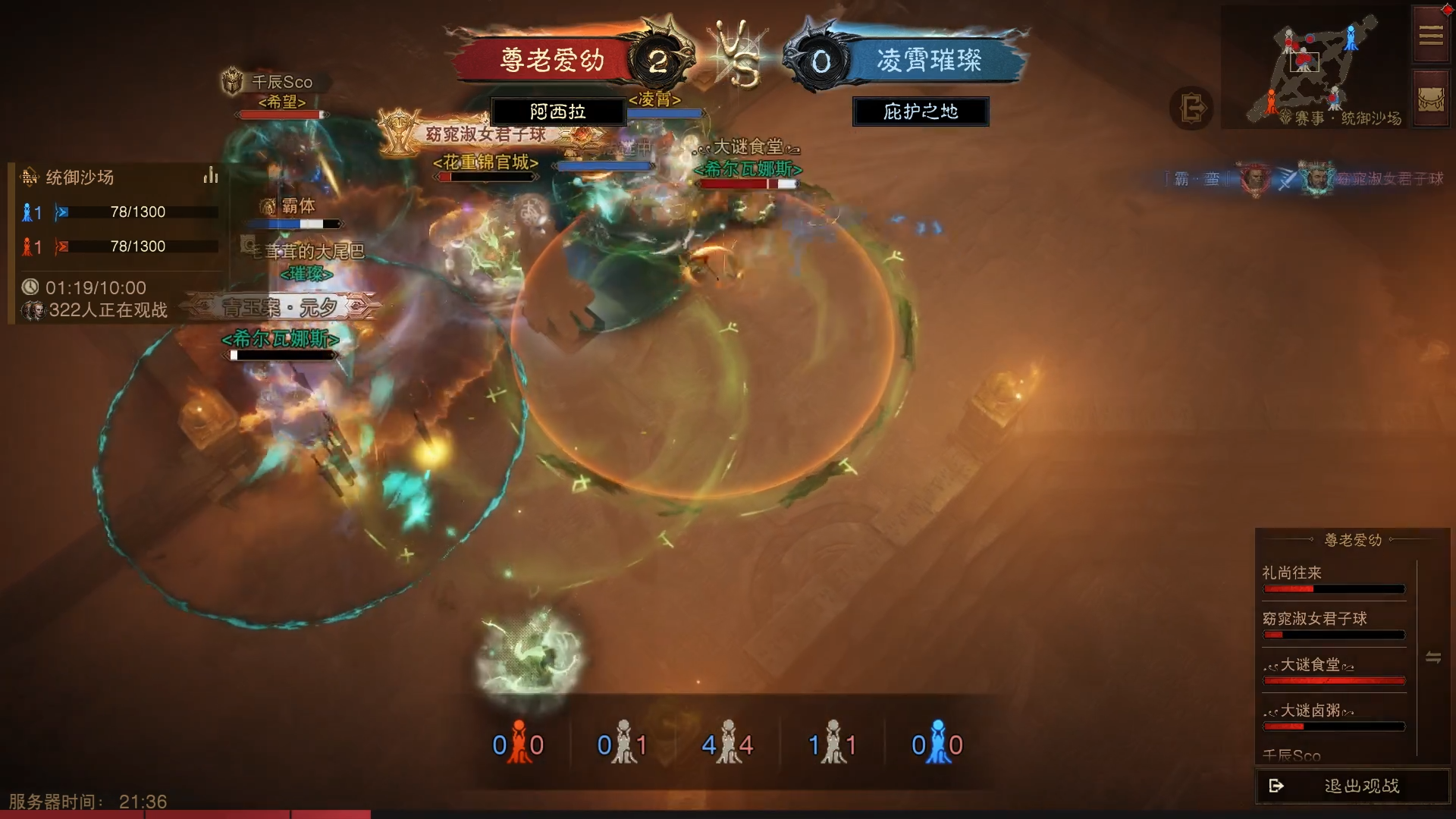
Task: Click the 退出观战 exit spectating button
Action: (1352, 786)
